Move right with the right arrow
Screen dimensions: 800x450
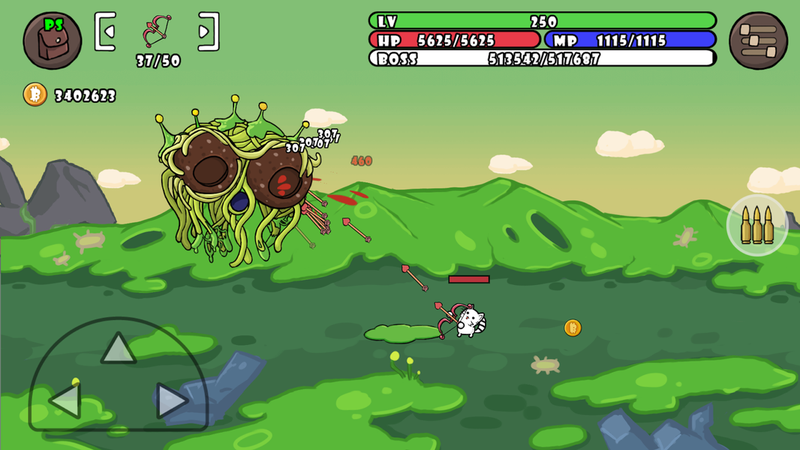pyautogui.click(x=171, y=401)
